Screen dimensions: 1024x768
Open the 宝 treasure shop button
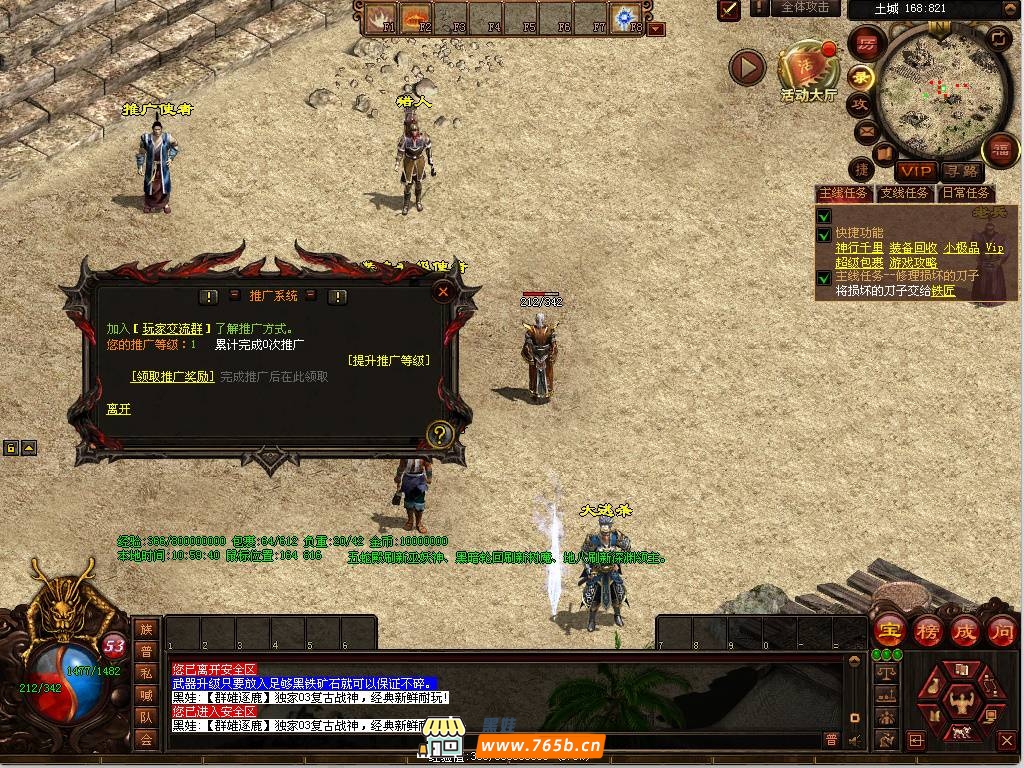coord(889,631)
